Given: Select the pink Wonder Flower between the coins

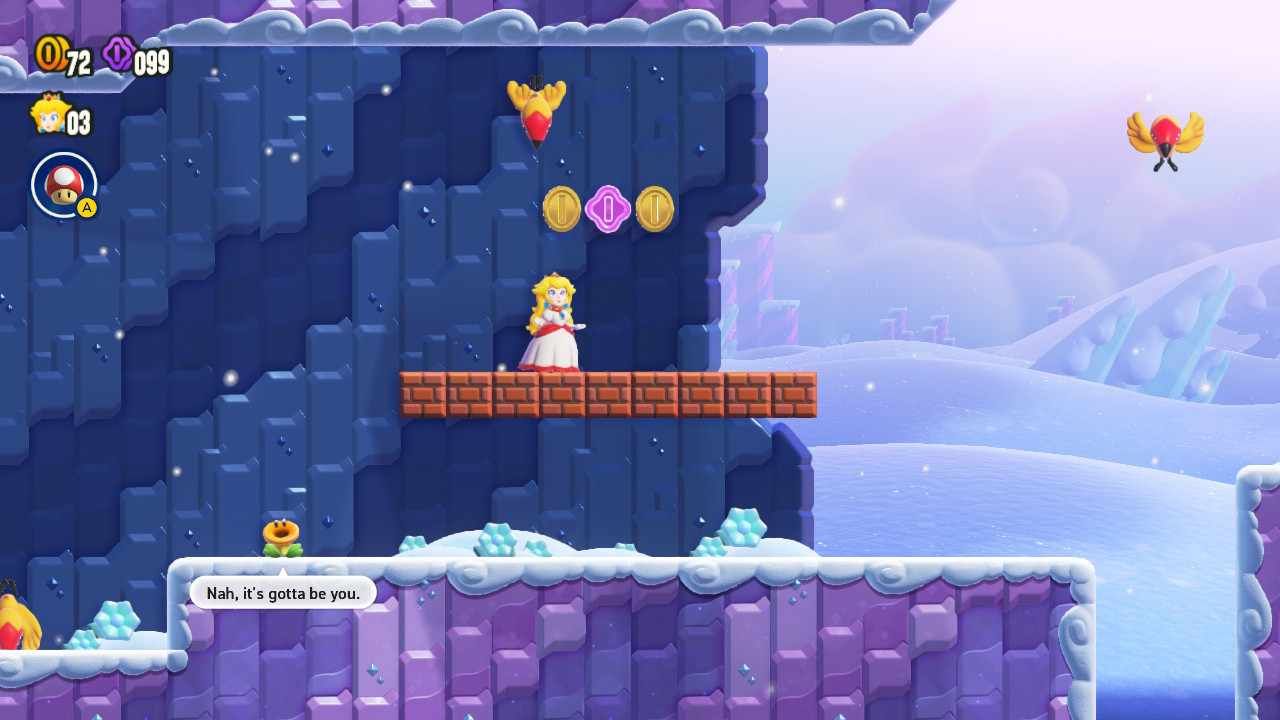Looking at the screenshot, I should coord(610,208).
